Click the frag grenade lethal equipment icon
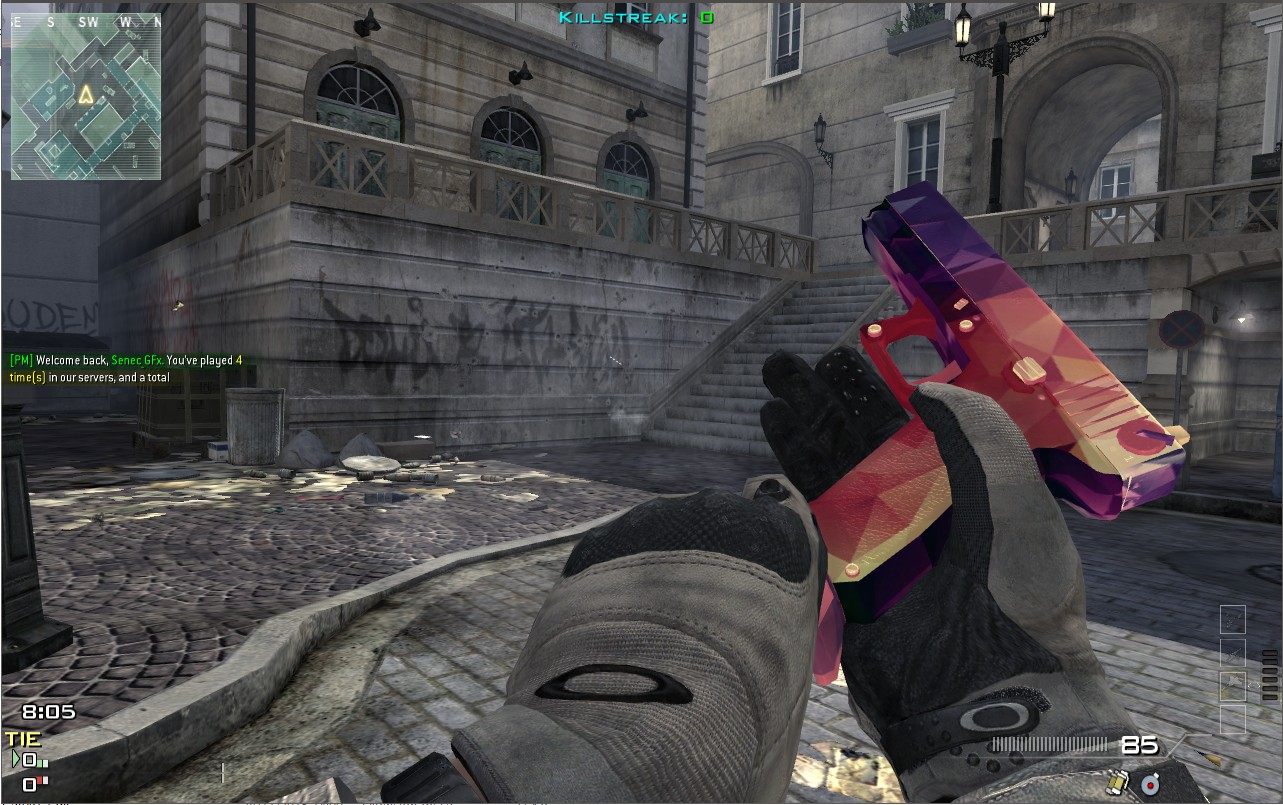This screenshot has height=805, width=1283. 1118,781
